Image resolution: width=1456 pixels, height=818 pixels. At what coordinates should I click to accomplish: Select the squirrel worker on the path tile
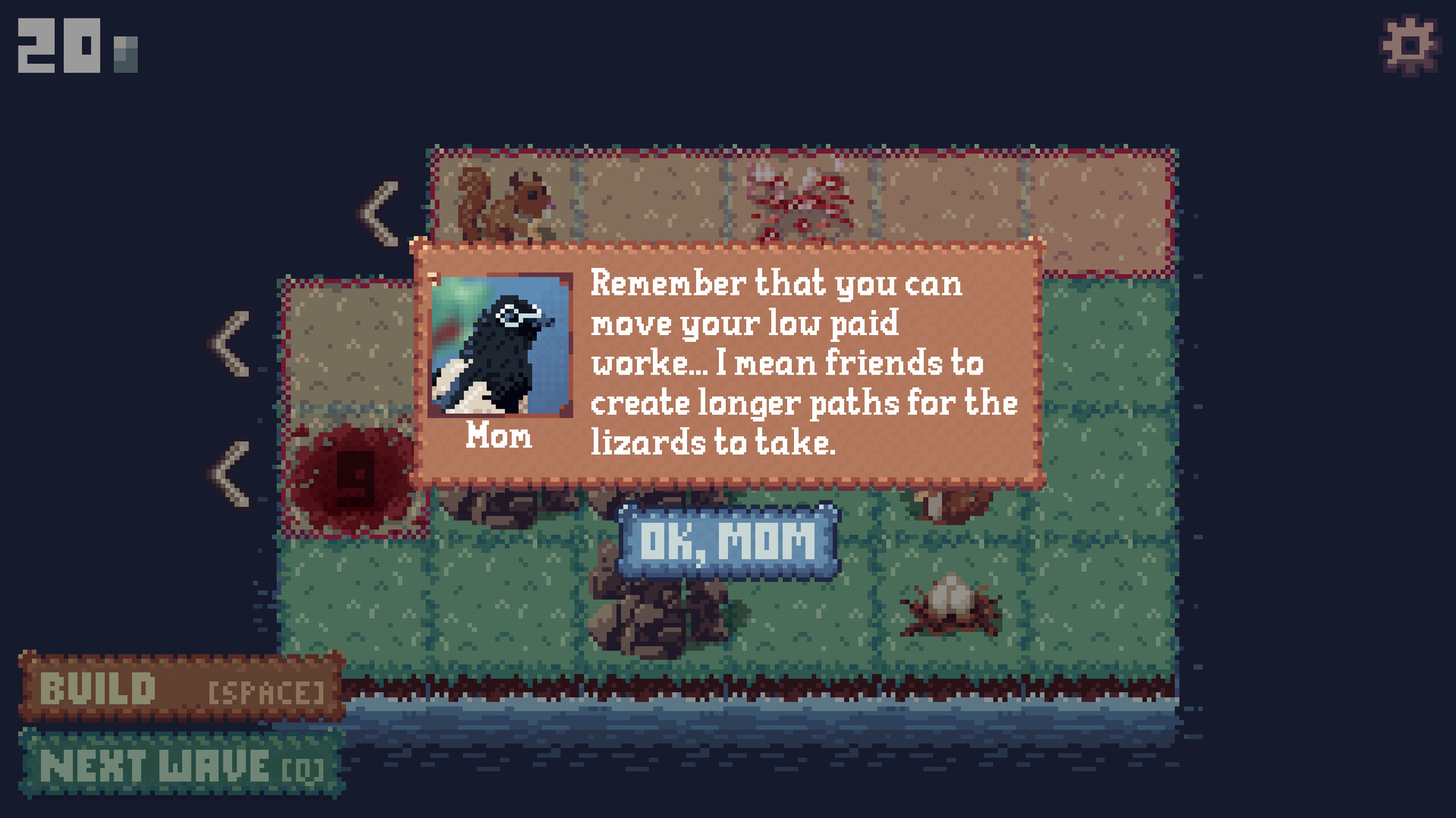(504, 205)
